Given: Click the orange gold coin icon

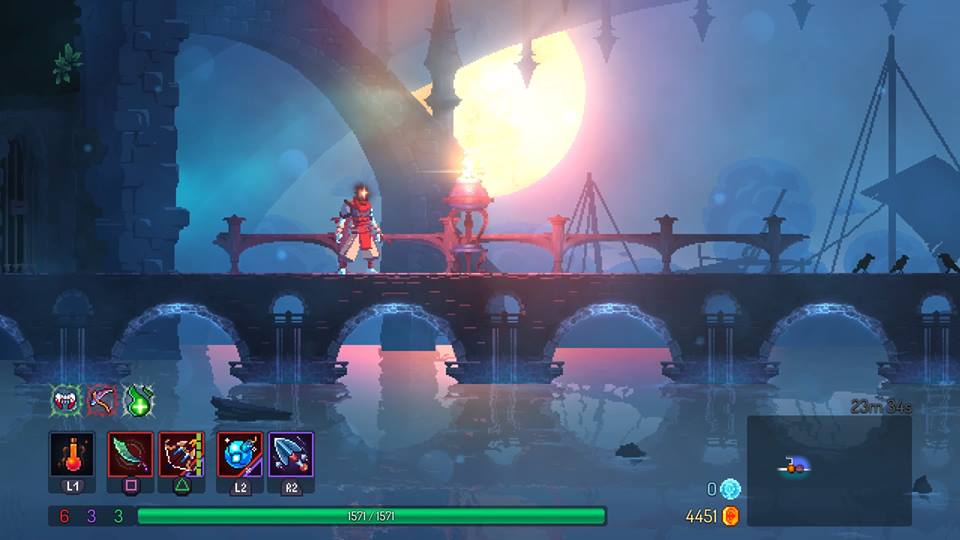Looking at the screenshot, I should click(x=731, y=516).
